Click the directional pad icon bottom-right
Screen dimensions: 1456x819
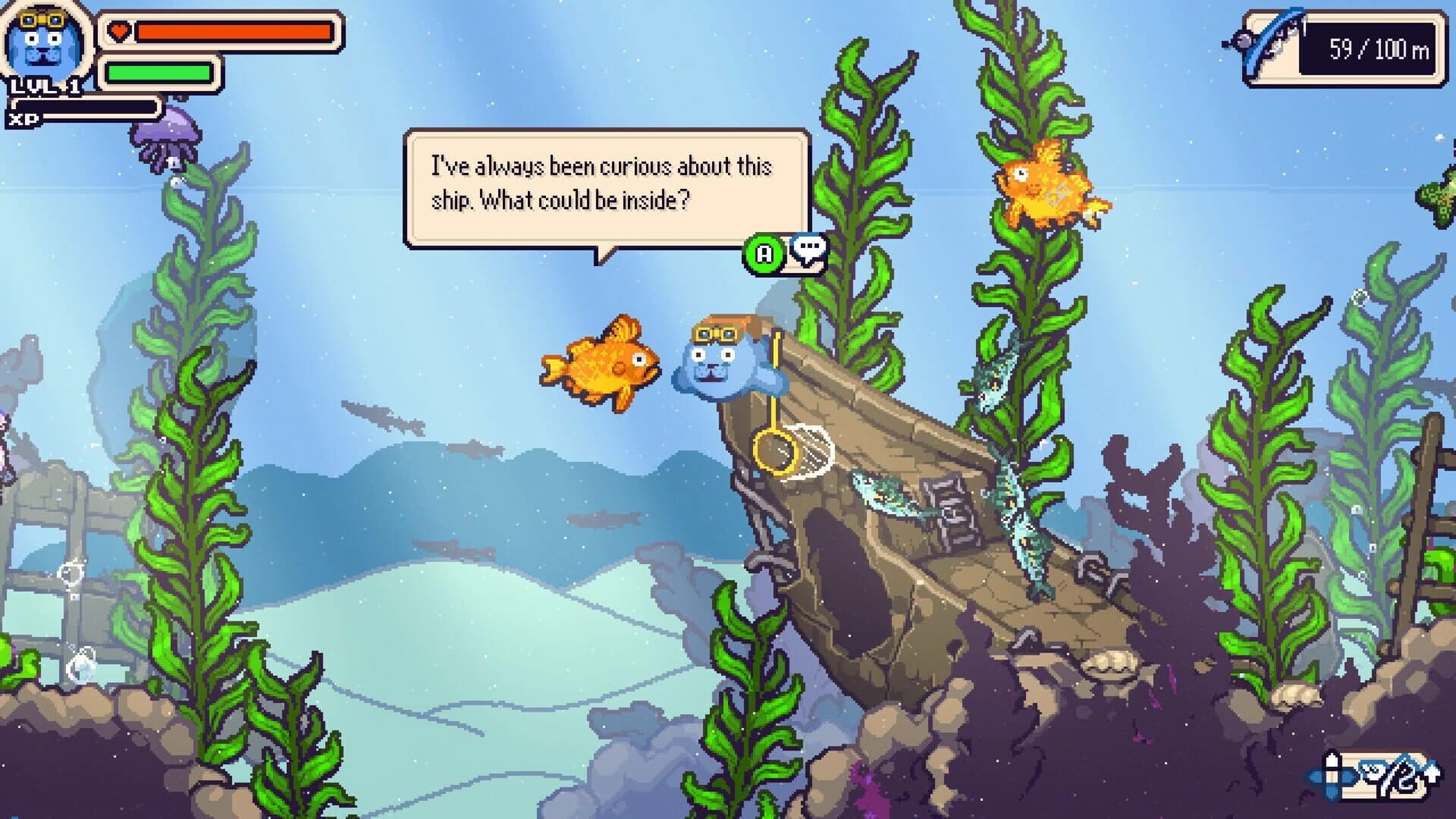[x=1332, y=777]
